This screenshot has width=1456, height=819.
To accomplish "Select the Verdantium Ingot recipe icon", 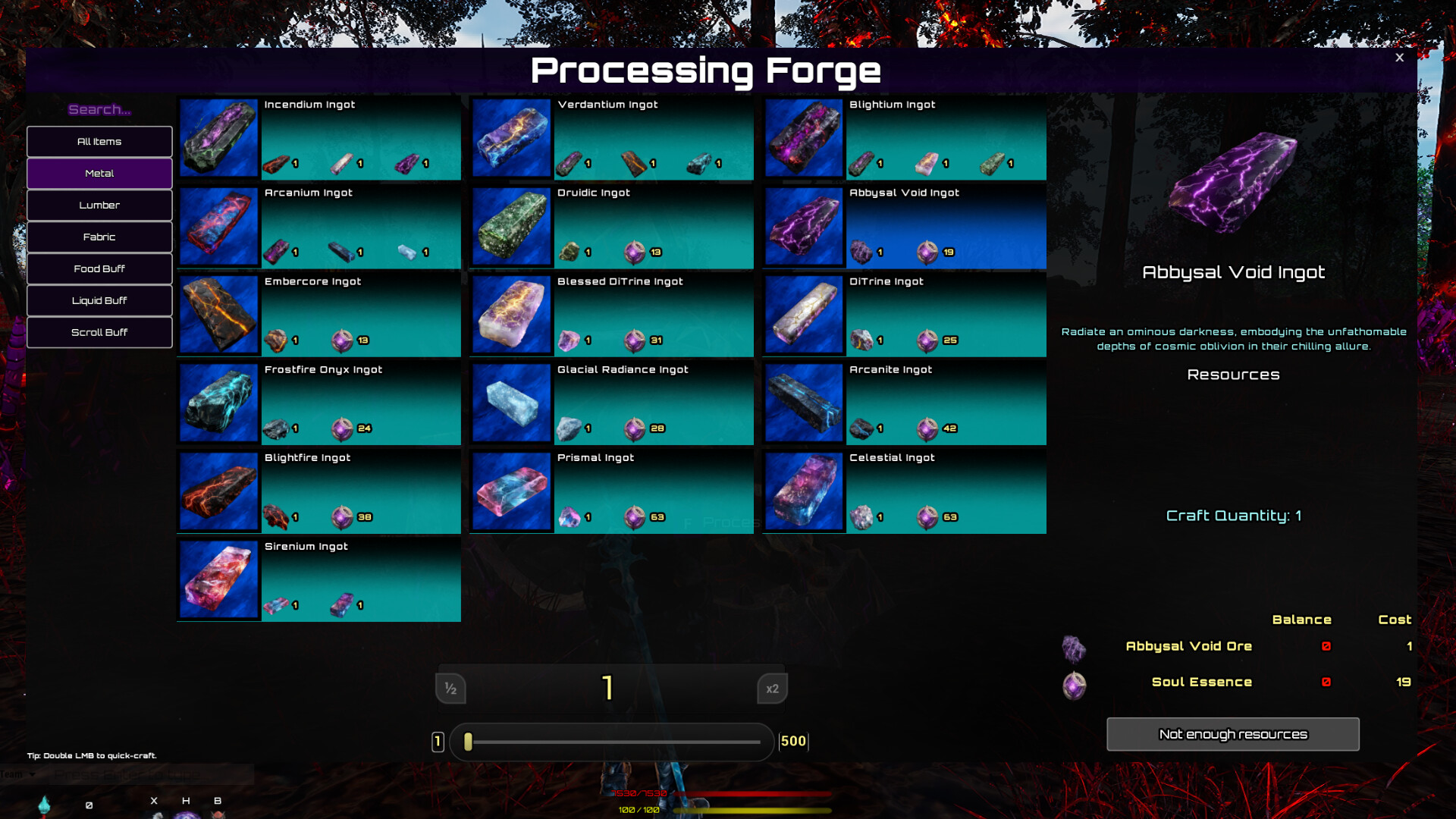I will [x=511, y=138].
